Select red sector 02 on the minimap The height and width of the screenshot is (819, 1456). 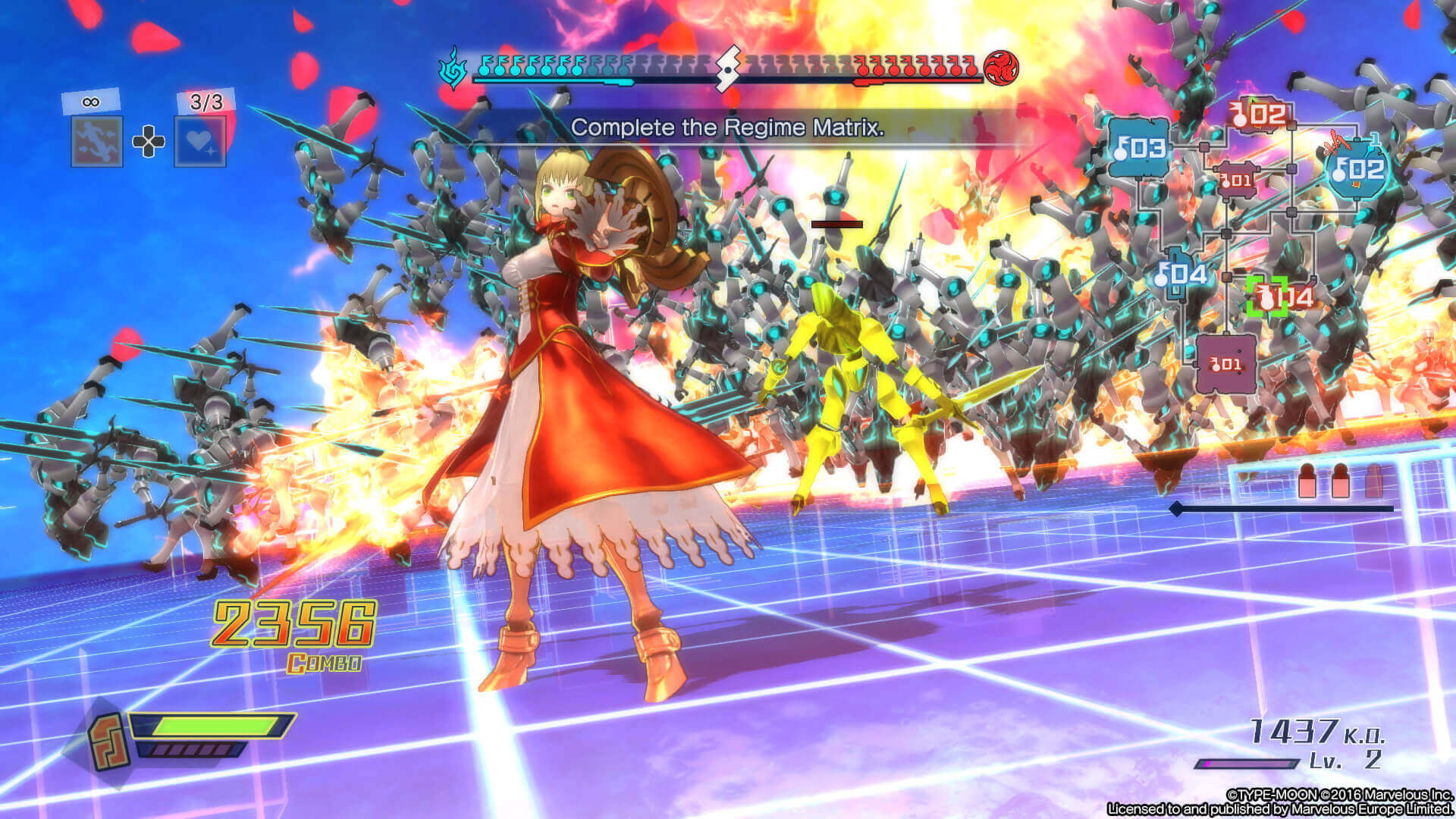[x=1260, y=115]
